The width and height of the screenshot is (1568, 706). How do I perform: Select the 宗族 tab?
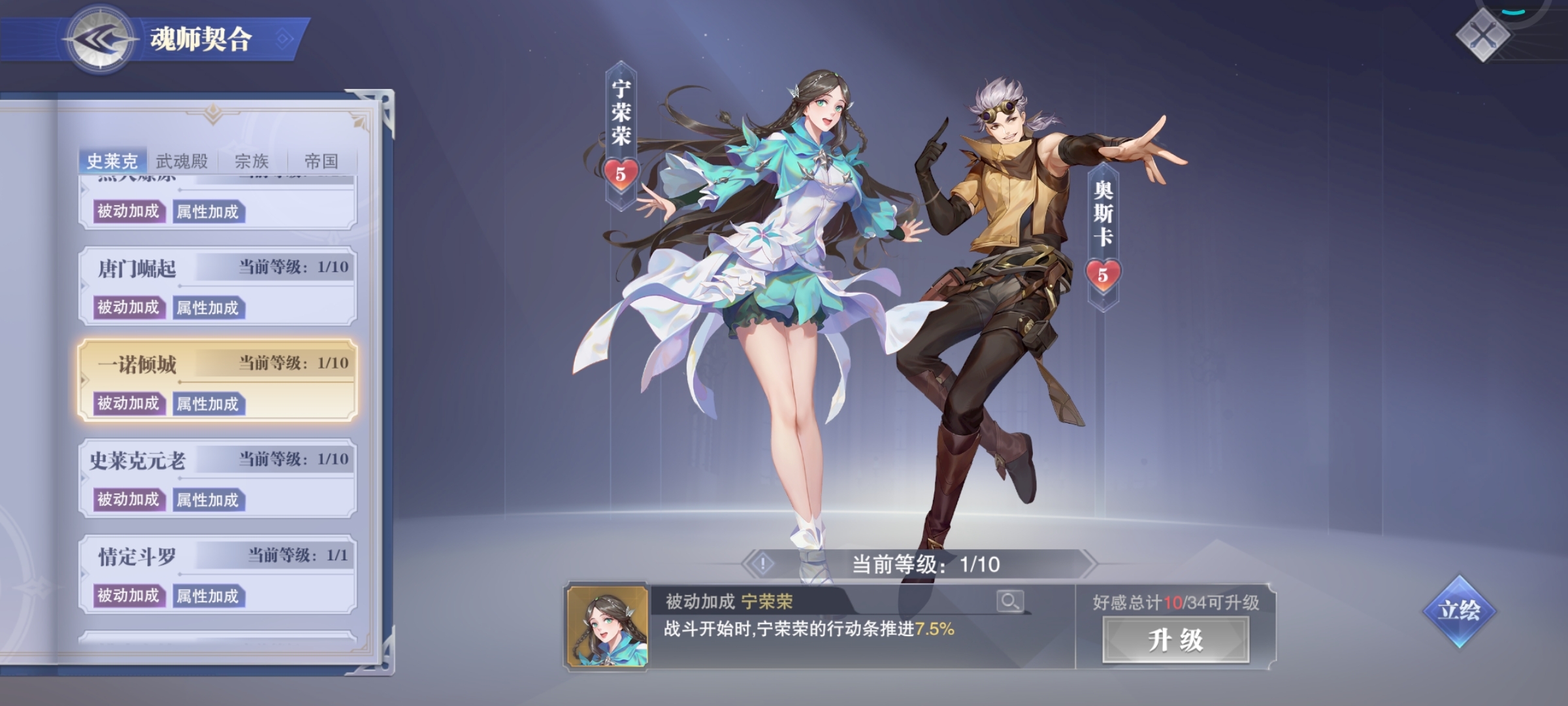click(x=252, y=161)
